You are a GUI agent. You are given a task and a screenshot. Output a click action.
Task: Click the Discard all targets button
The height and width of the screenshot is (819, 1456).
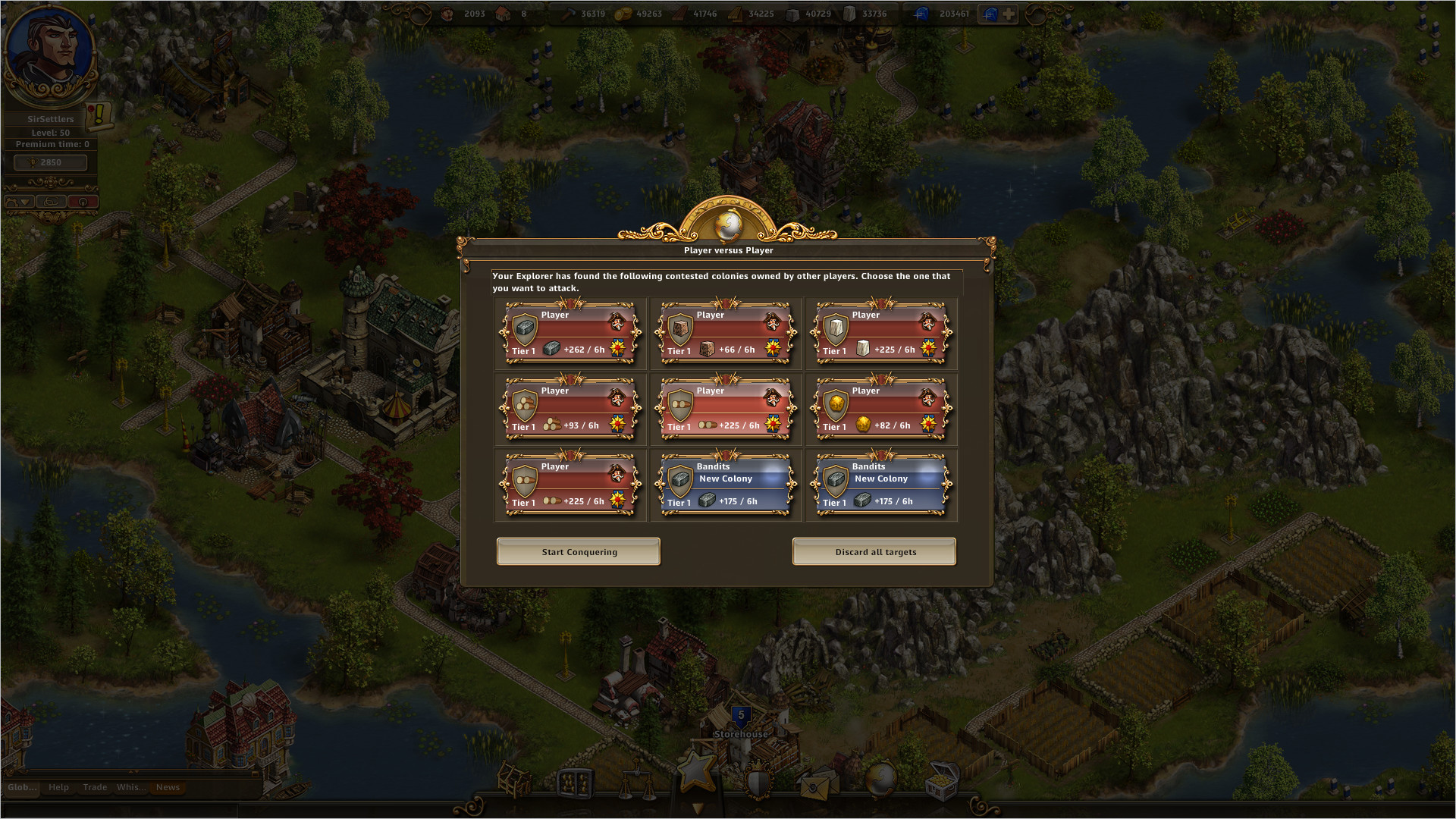(x=874, y=551)
